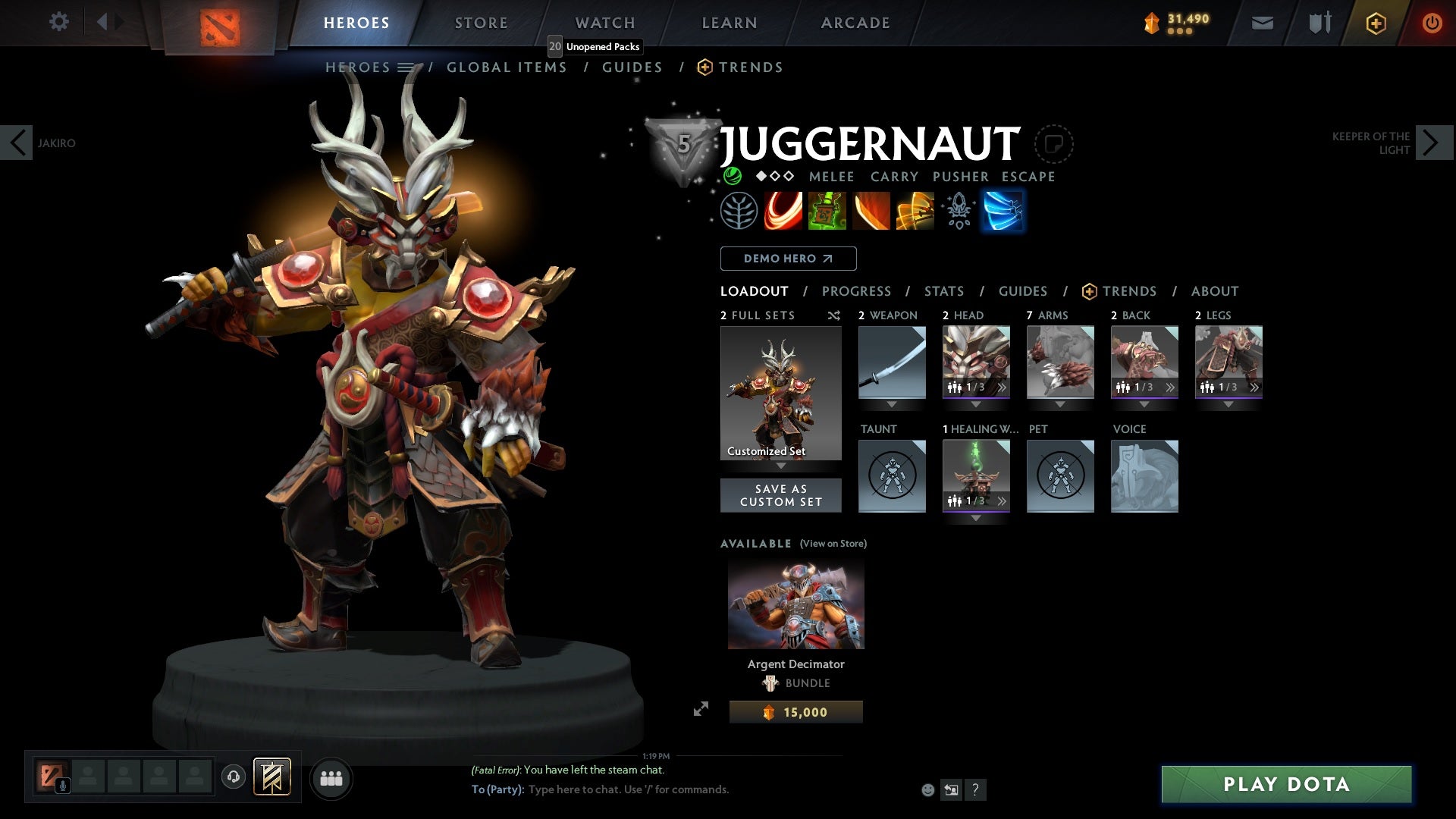Image resolution: width=1456 pixels, height=819 pixels.
Task: Open the hamburger menu beside HEROES breadcrumb
Action: point(406,67)
